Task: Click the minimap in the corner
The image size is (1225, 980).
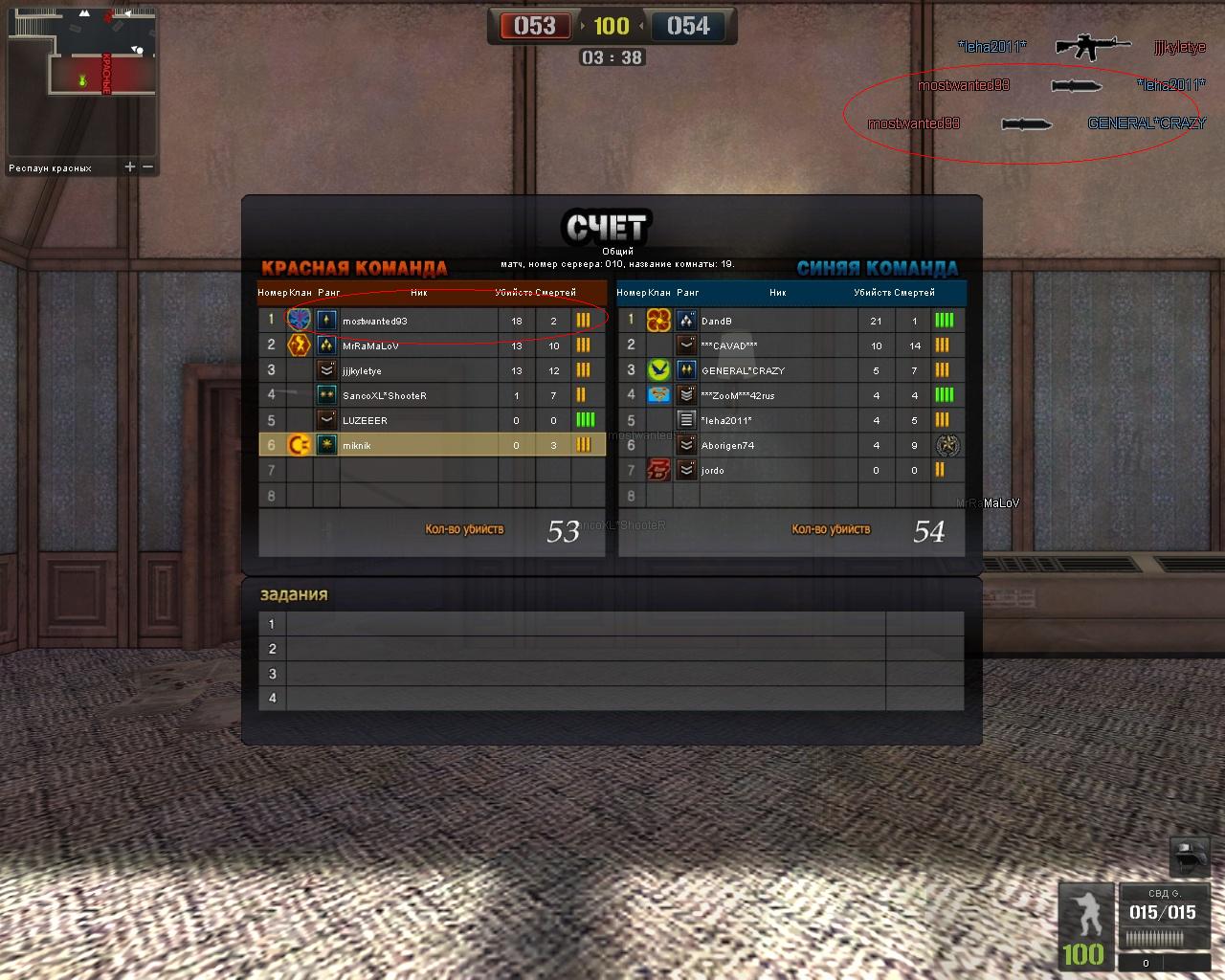Action: click(x=81, y=80)
